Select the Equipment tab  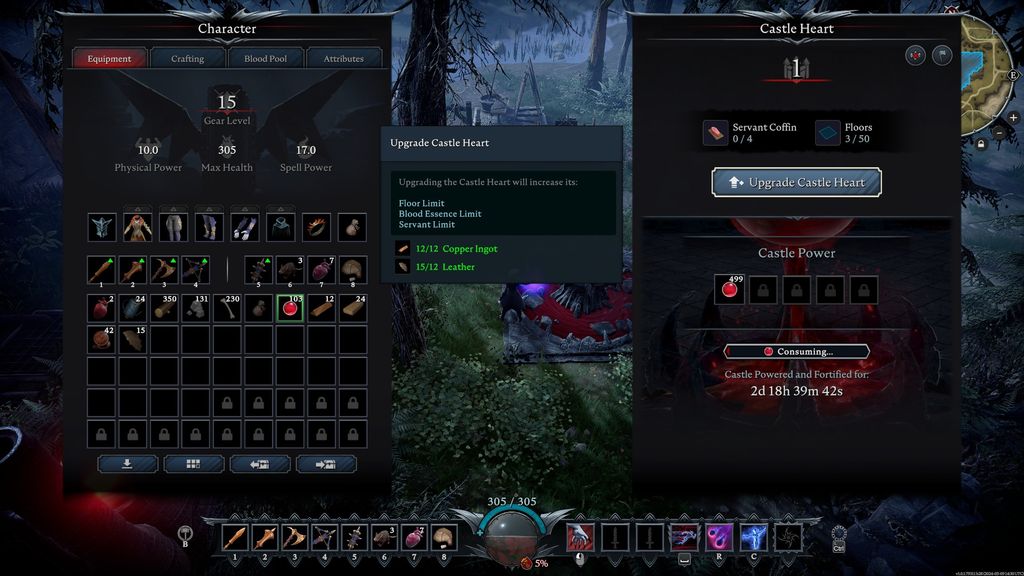point(109,59)
